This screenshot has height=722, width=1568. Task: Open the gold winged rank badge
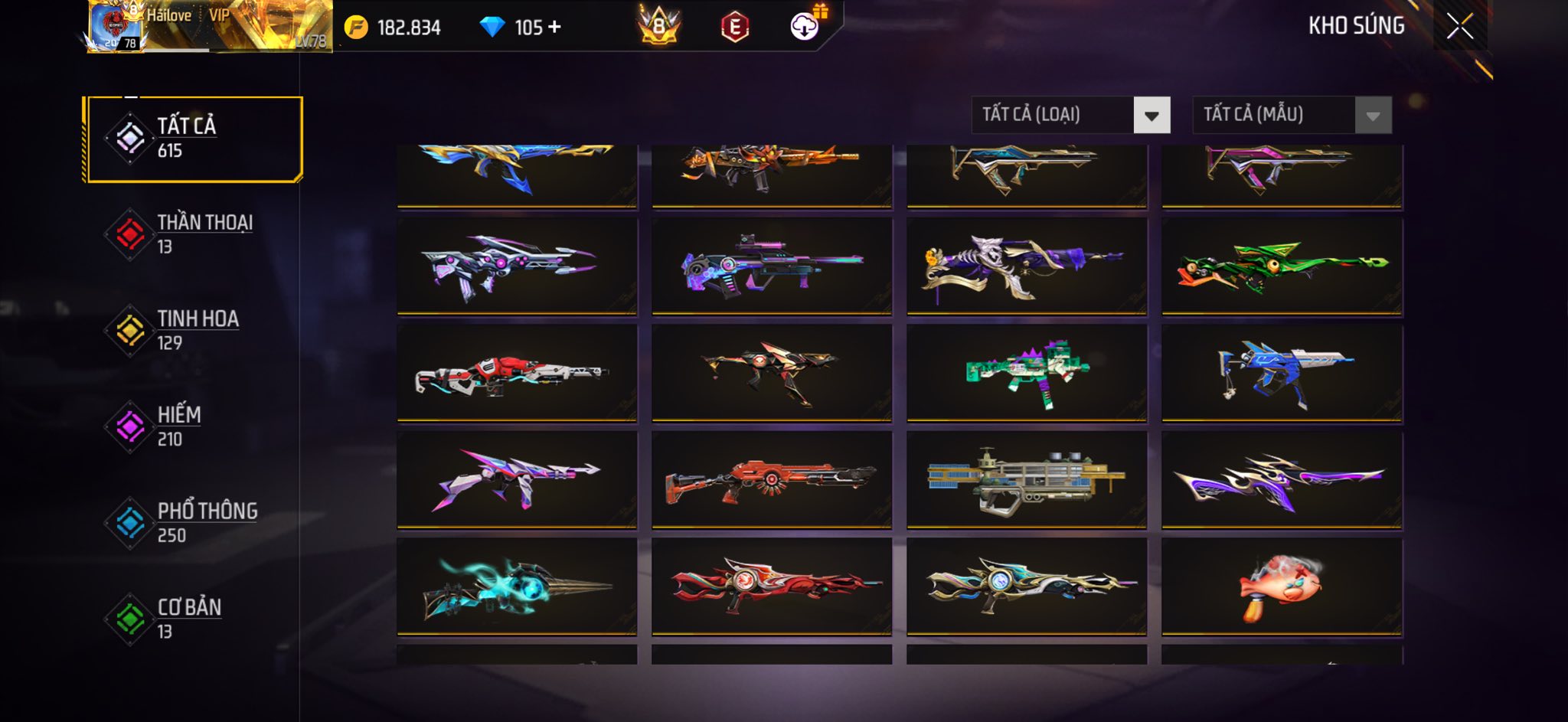pyautogui.click(x=658, y=27)
